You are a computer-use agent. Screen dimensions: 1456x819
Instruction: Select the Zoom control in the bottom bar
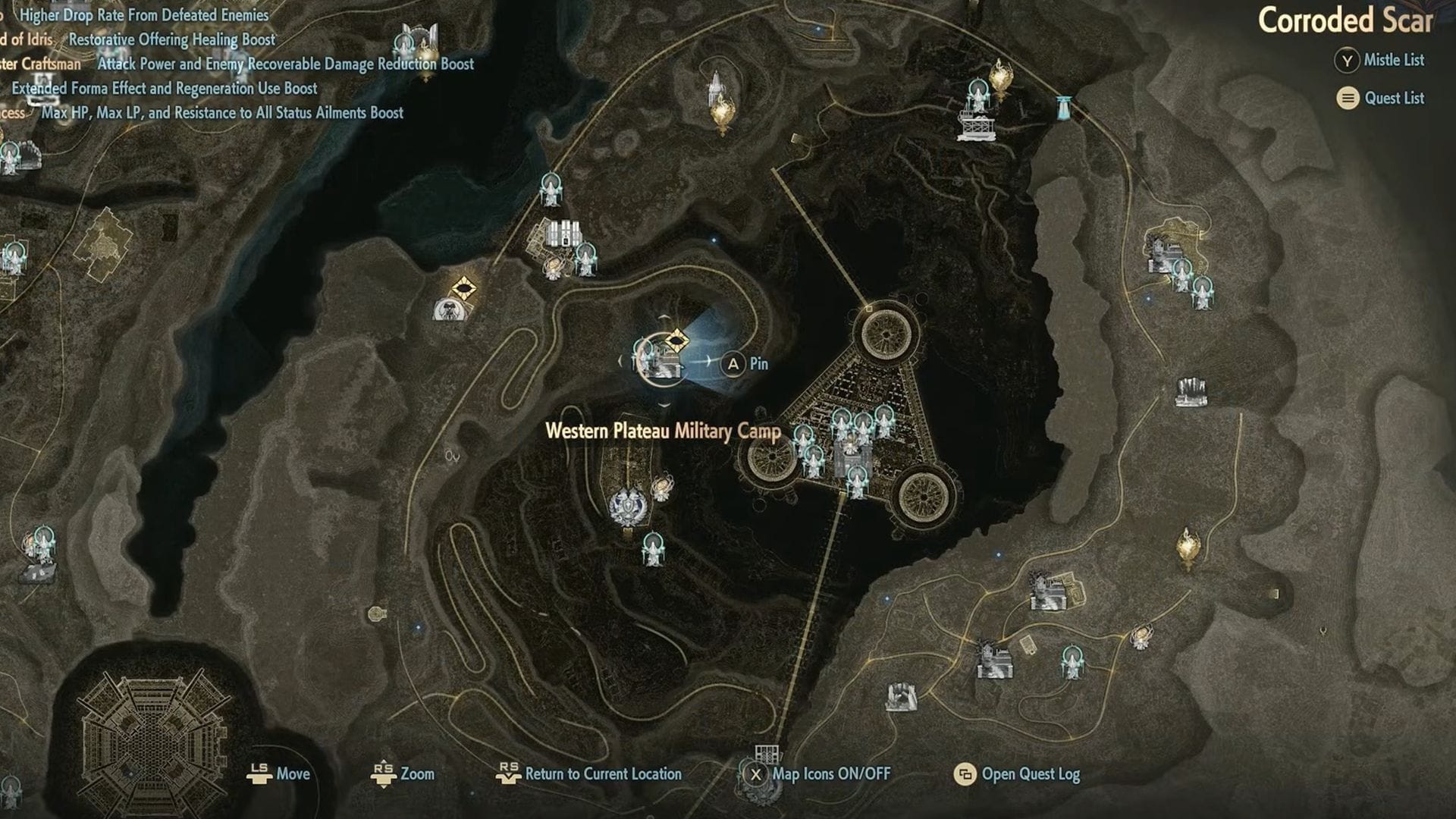click(403, 774)
